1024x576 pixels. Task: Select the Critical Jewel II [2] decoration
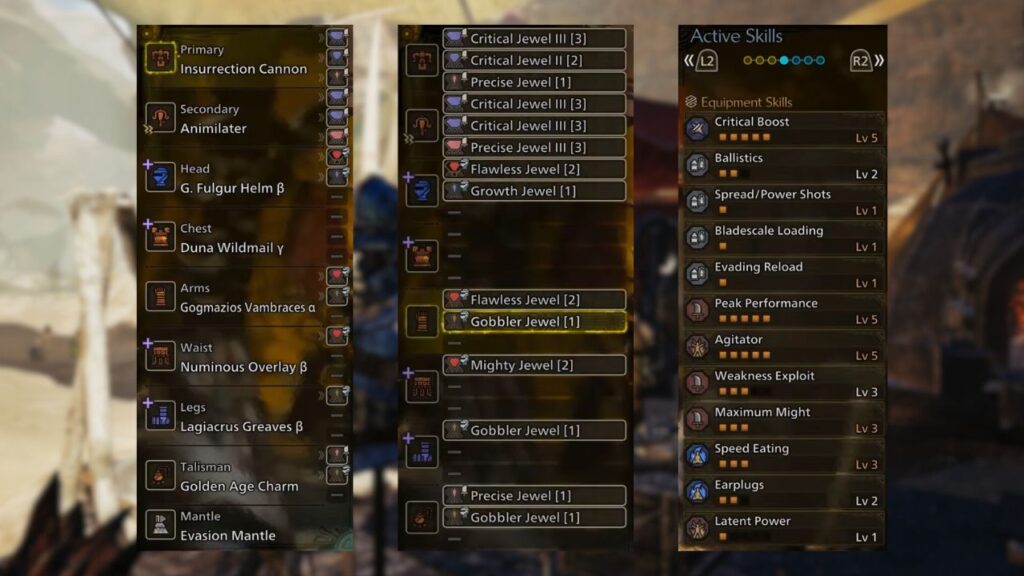tap(534, 60)
